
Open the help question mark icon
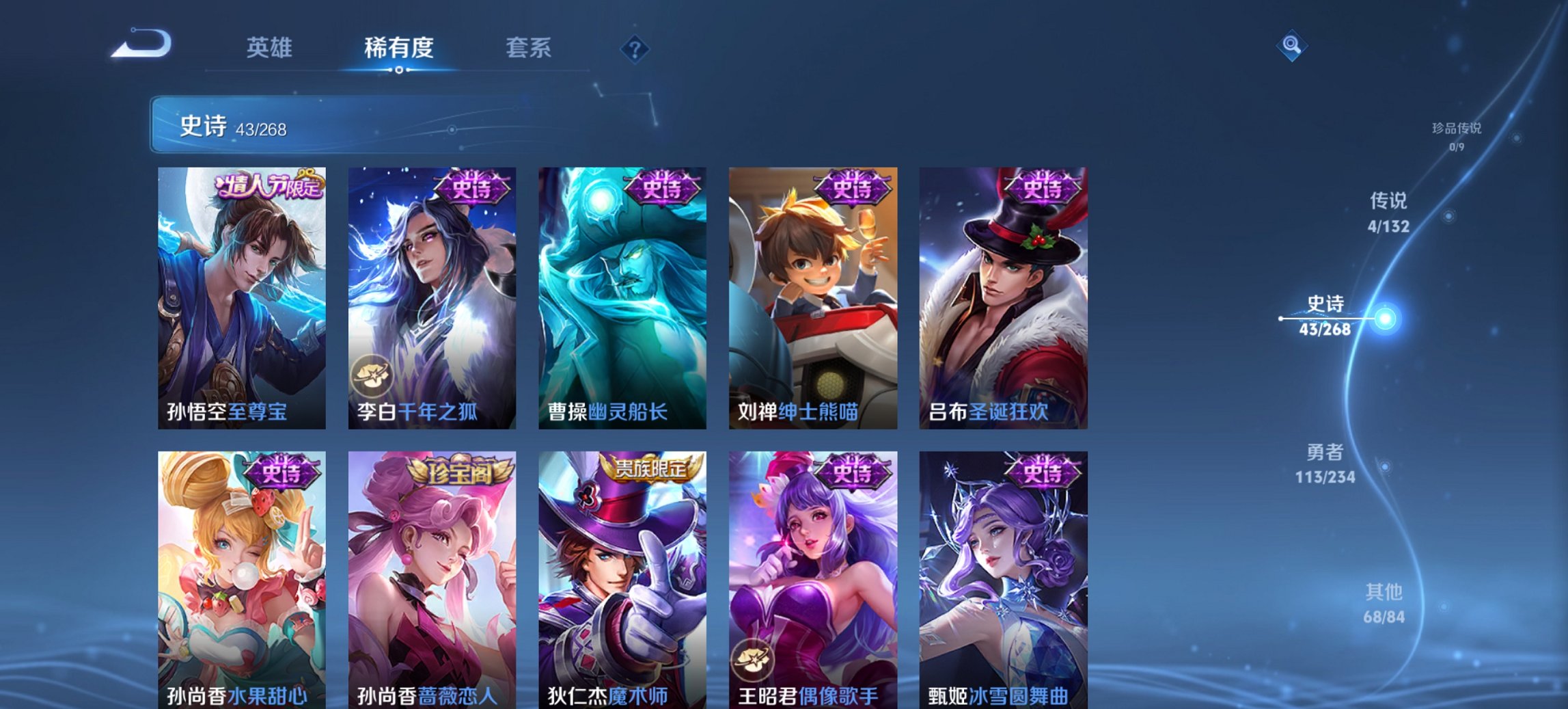[635, 49]
